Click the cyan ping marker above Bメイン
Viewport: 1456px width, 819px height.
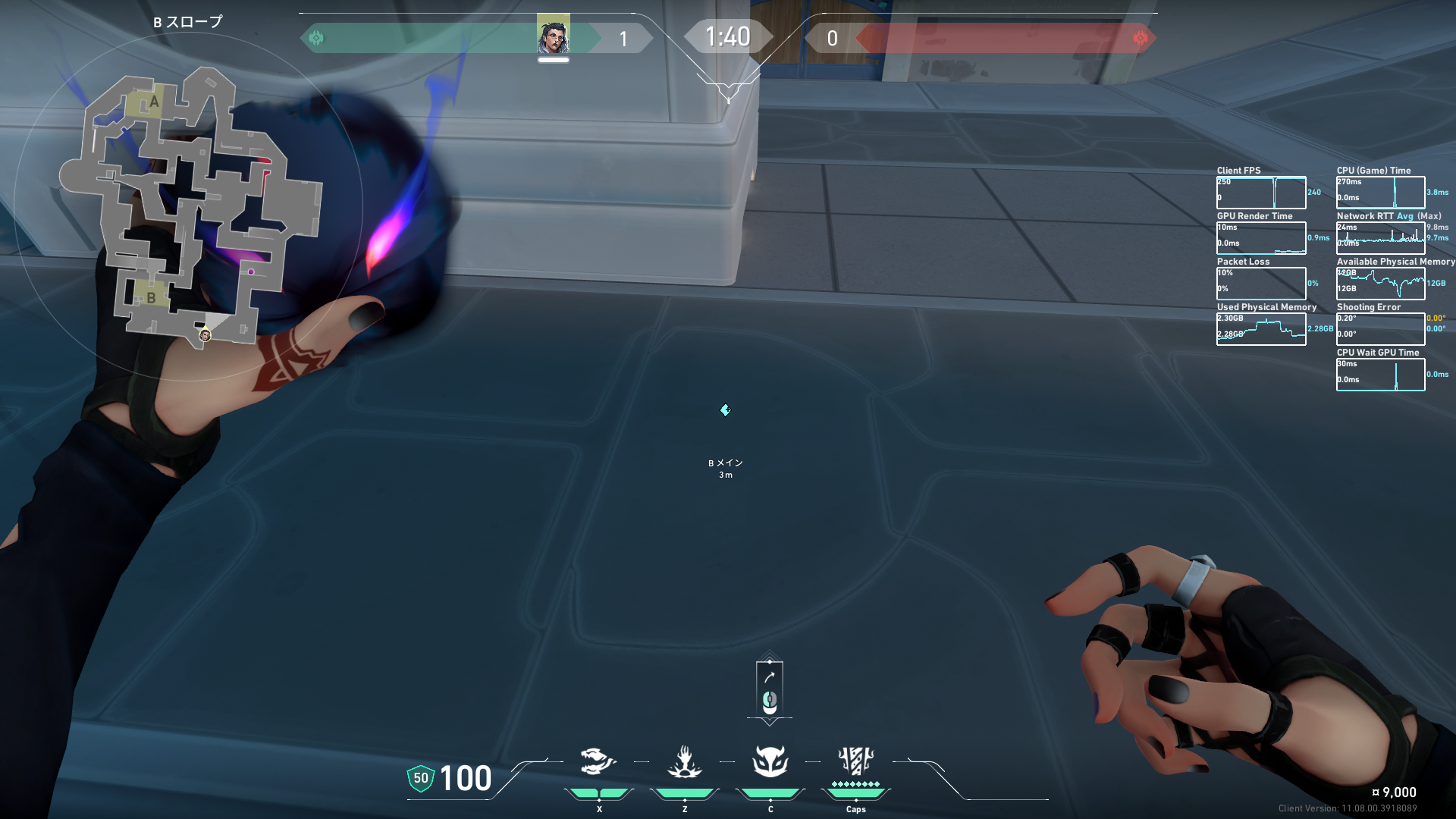click(x=725, y=410)
